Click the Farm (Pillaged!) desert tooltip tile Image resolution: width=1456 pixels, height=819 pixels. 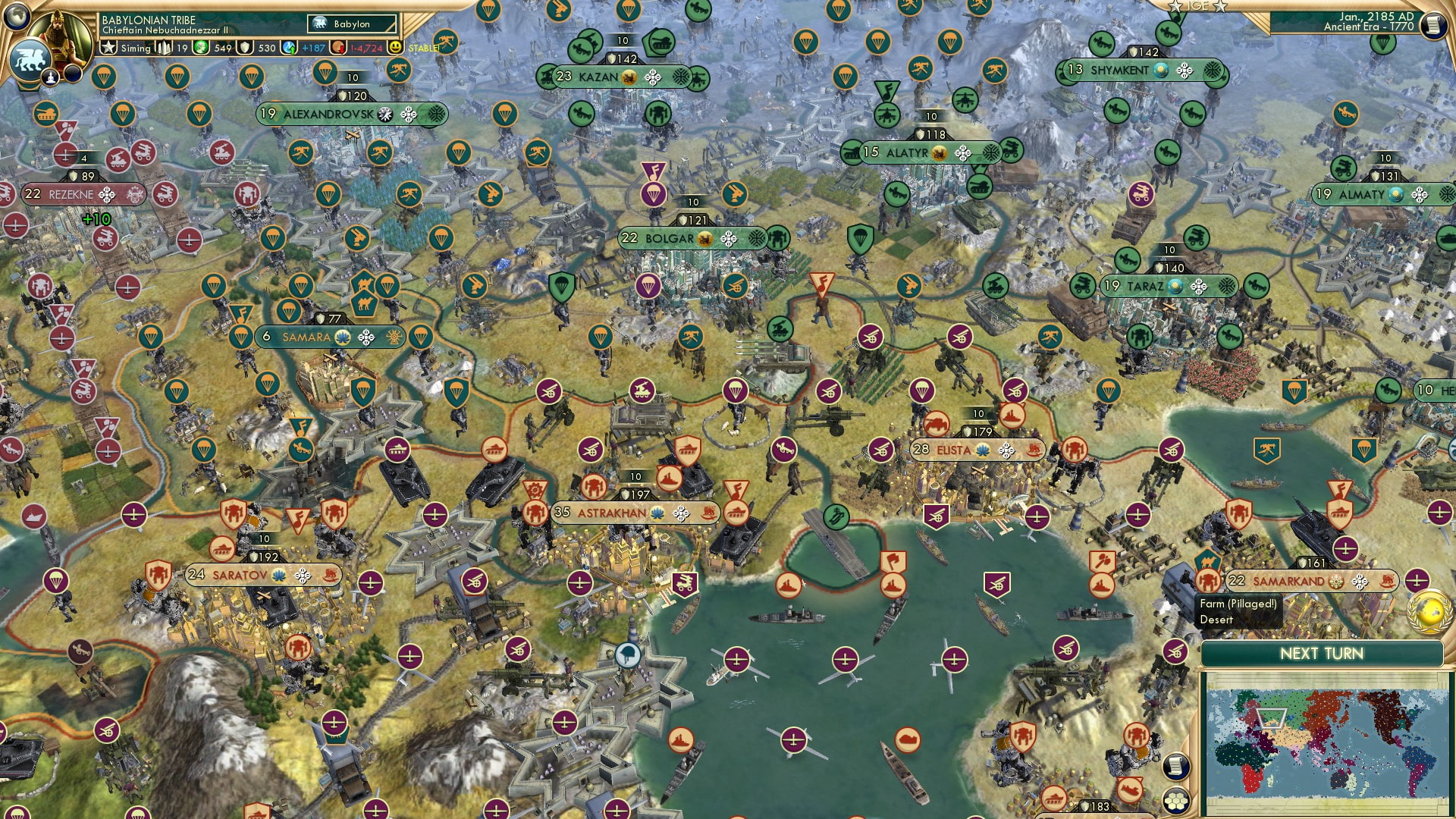click(1238, 612)
